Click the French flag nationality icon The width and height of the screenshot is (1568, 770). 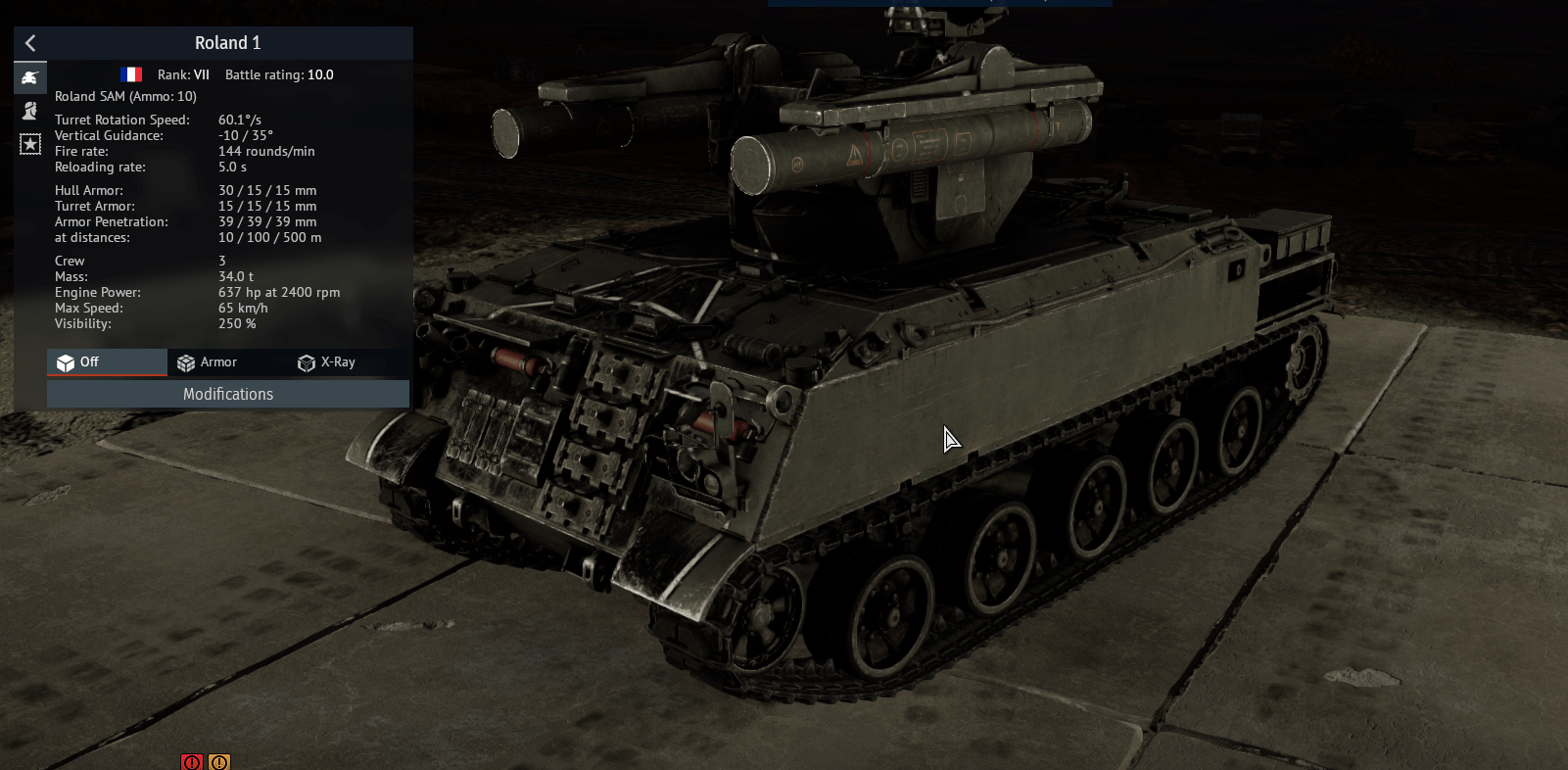pyautogui.click(x=130, y=73)
